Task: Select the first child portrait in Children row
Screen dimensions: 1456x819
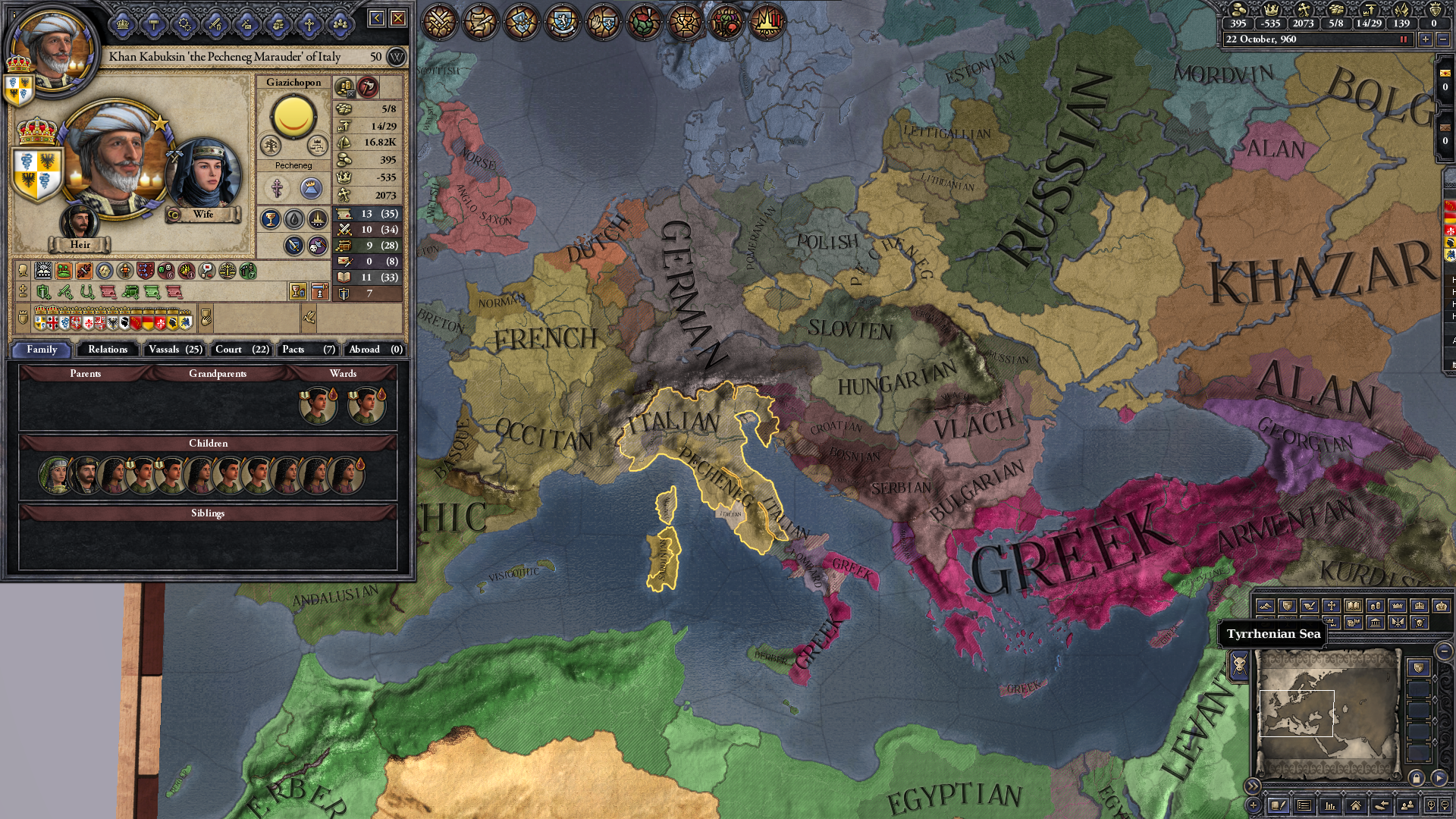Action: [x=55, y=475]
